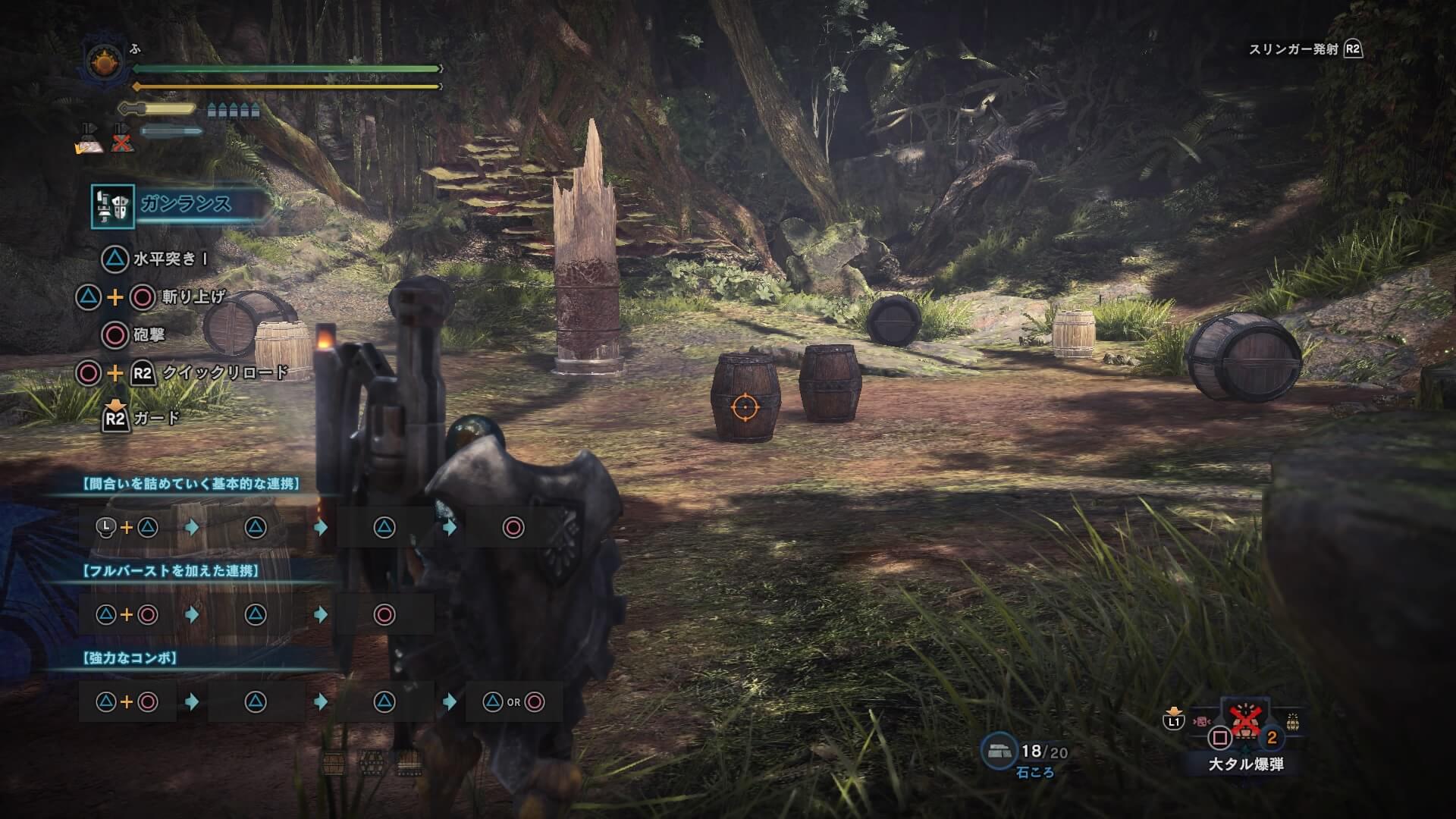The image size is (1456, 819).
Task: Click the orange sun player emblem
Action: (x=103, y=62)
